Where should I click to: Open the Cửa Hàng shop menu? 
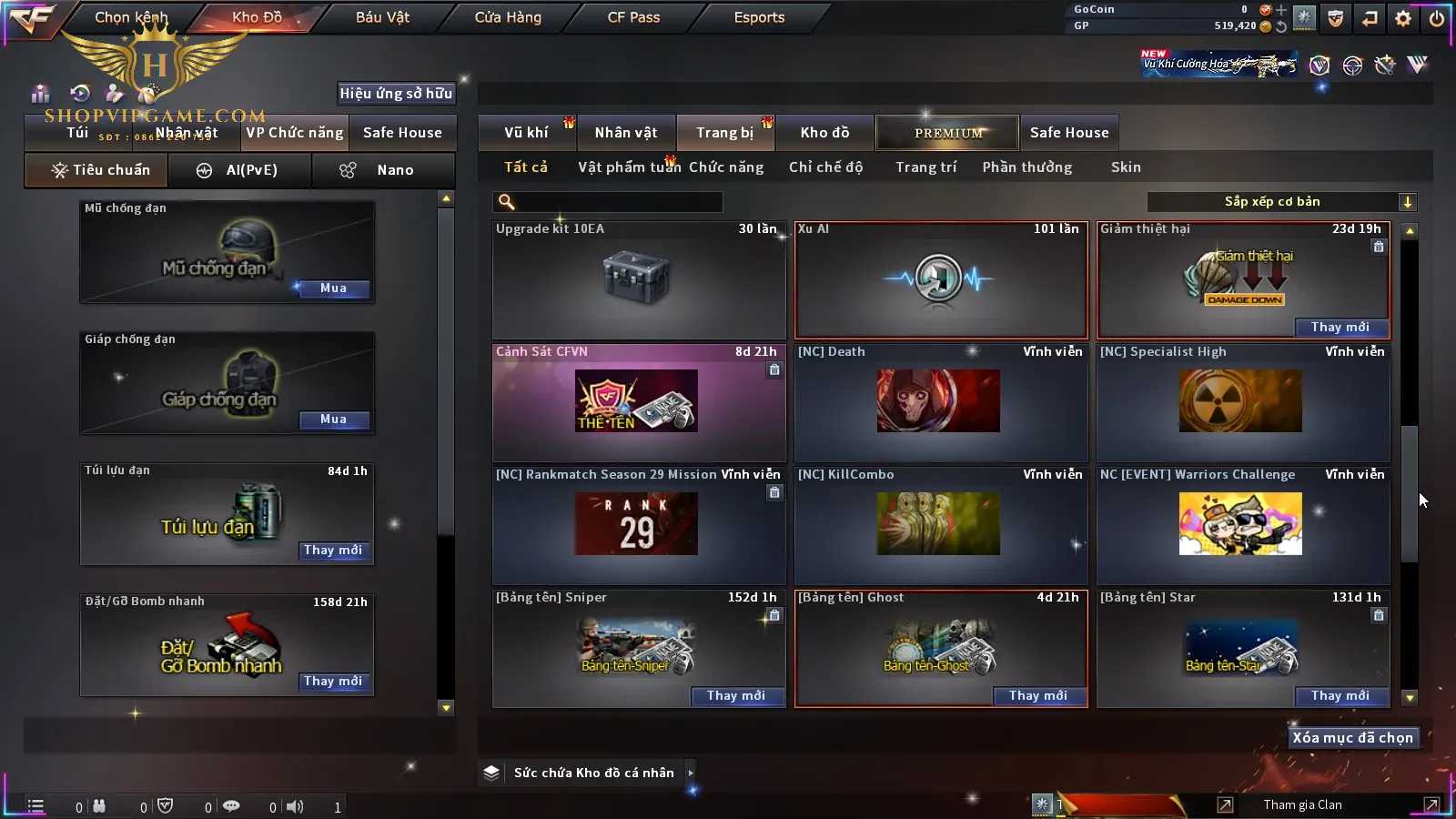[508, 17]
